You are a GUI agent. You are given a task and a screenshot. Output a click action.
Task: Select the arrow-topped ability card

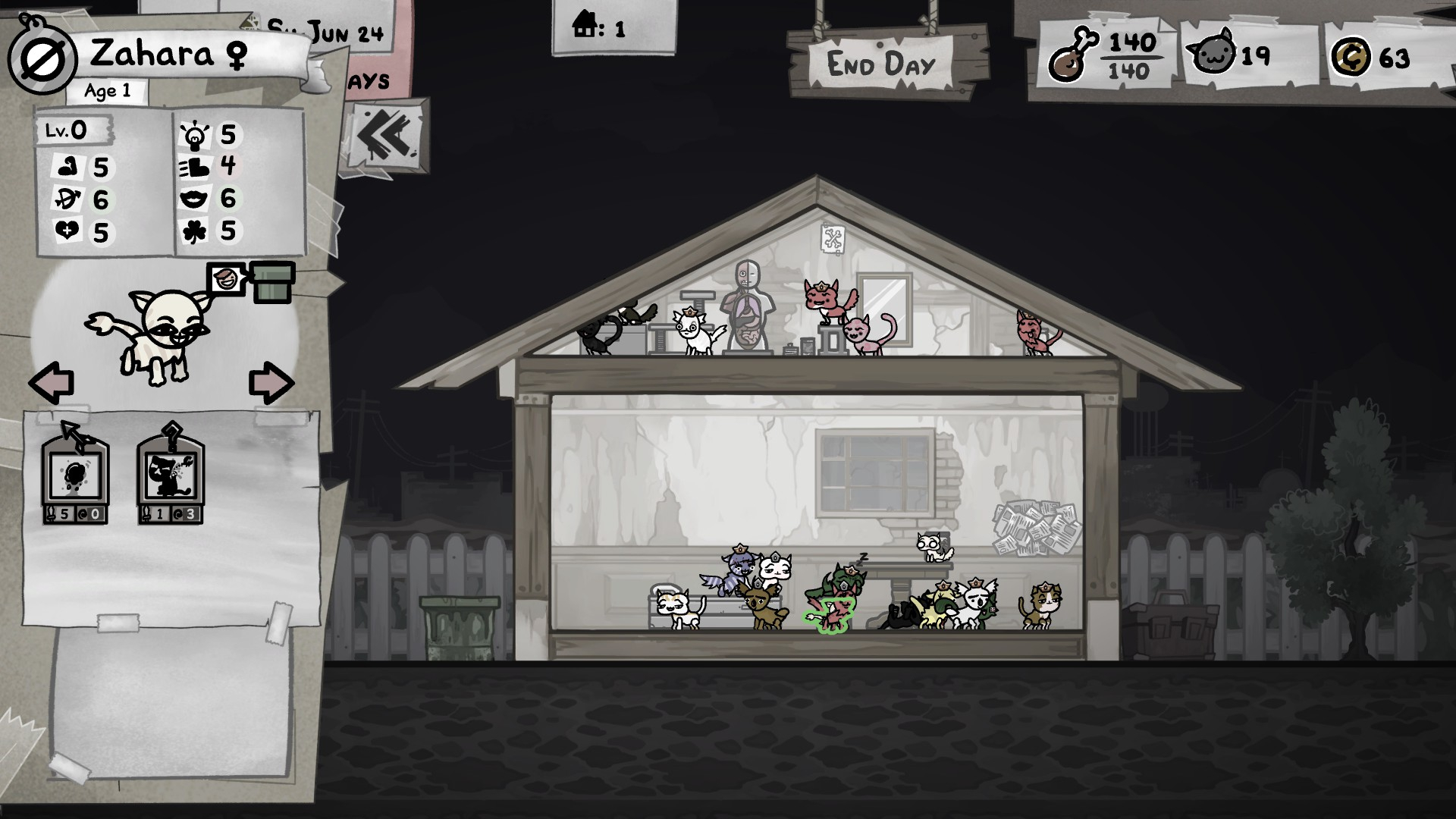[75, 474]
